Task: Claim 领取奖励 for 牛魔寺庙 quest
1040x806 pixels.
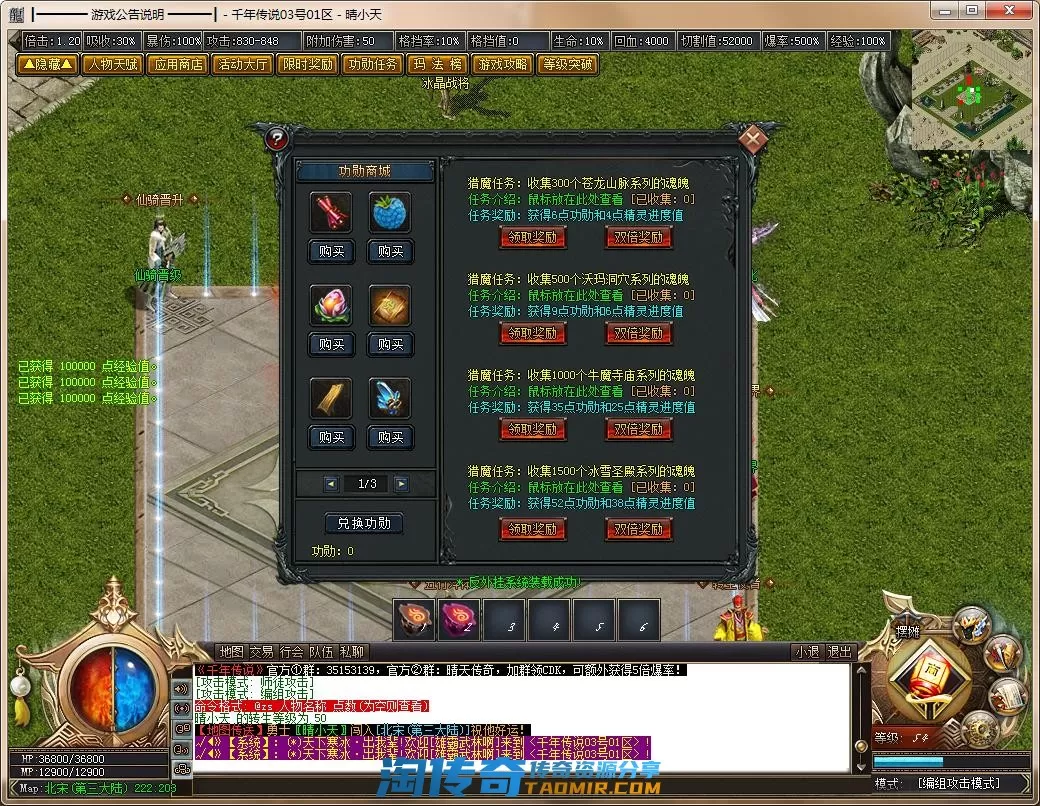Action: coord(532,429)
